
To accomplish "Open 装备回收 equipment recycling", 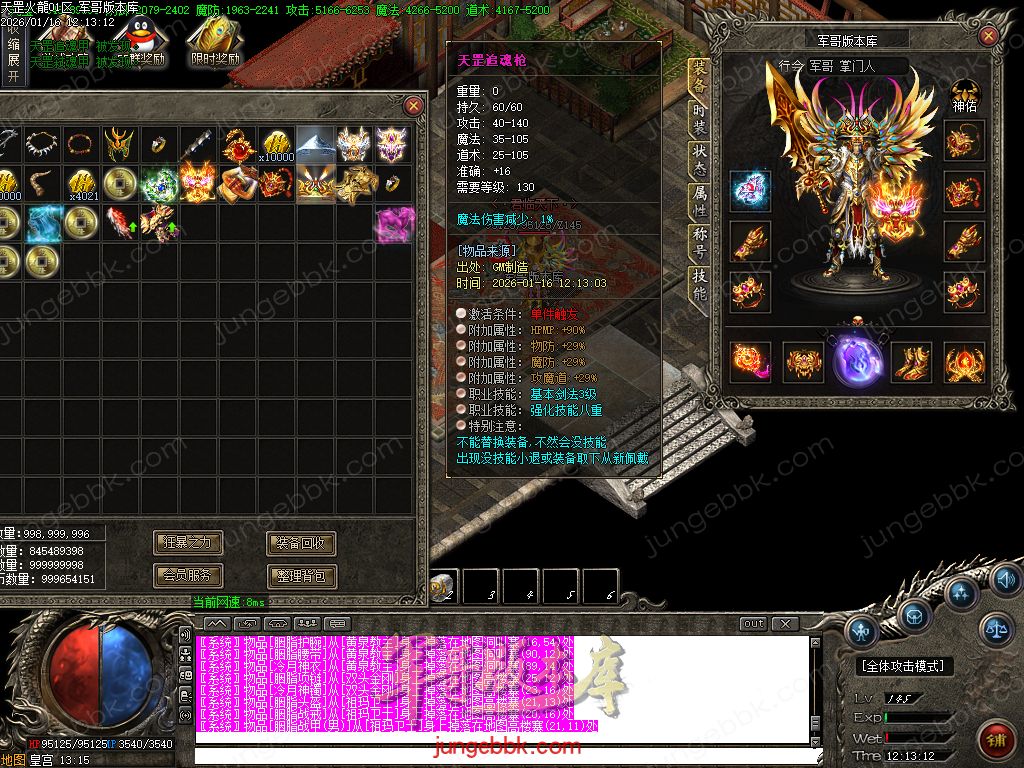I will tap(301, 543).
